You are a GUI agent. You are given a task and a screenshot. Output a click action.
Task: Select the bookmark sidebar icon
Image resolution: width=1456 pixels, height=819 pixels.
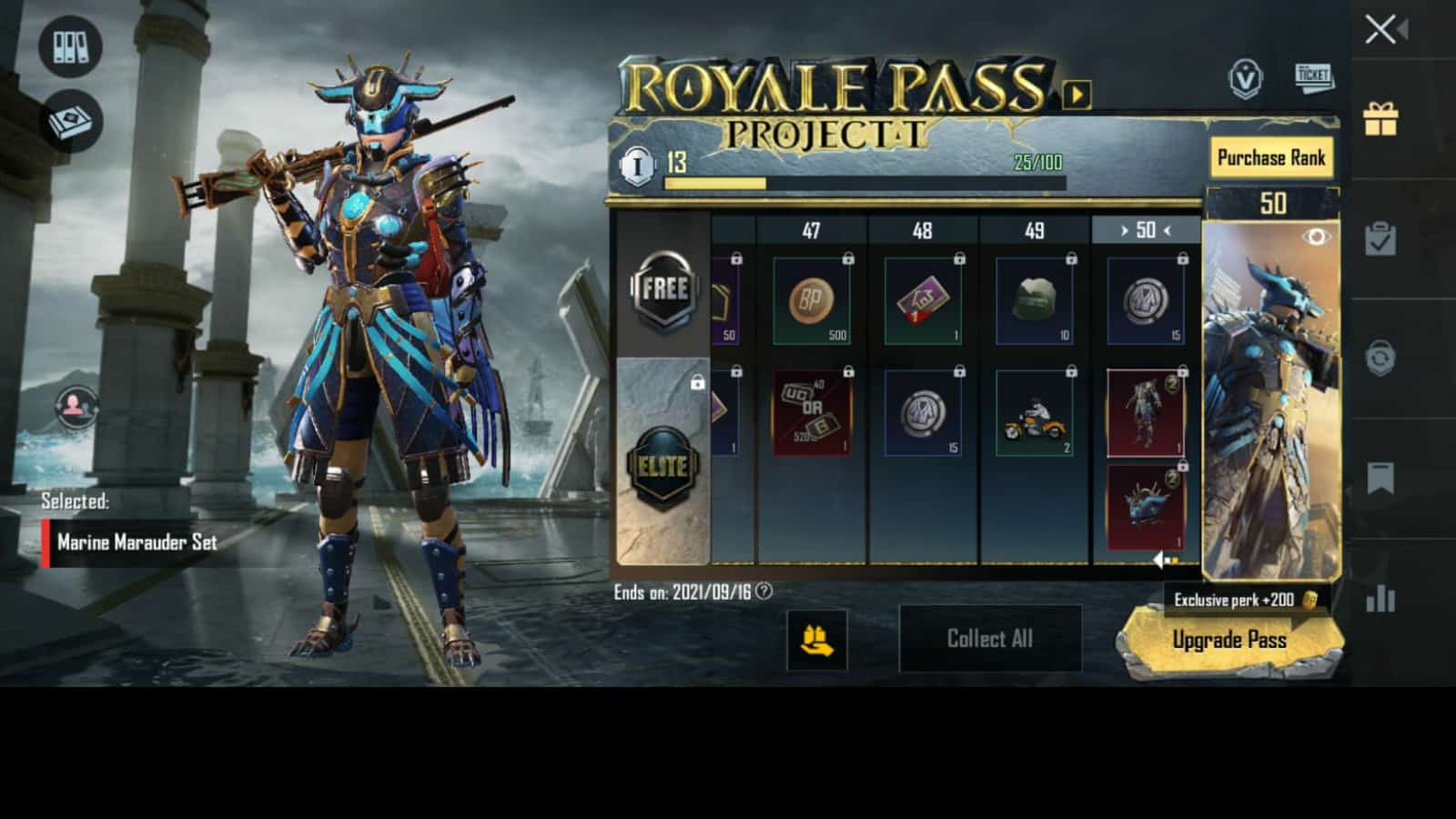pos(1380,478)
